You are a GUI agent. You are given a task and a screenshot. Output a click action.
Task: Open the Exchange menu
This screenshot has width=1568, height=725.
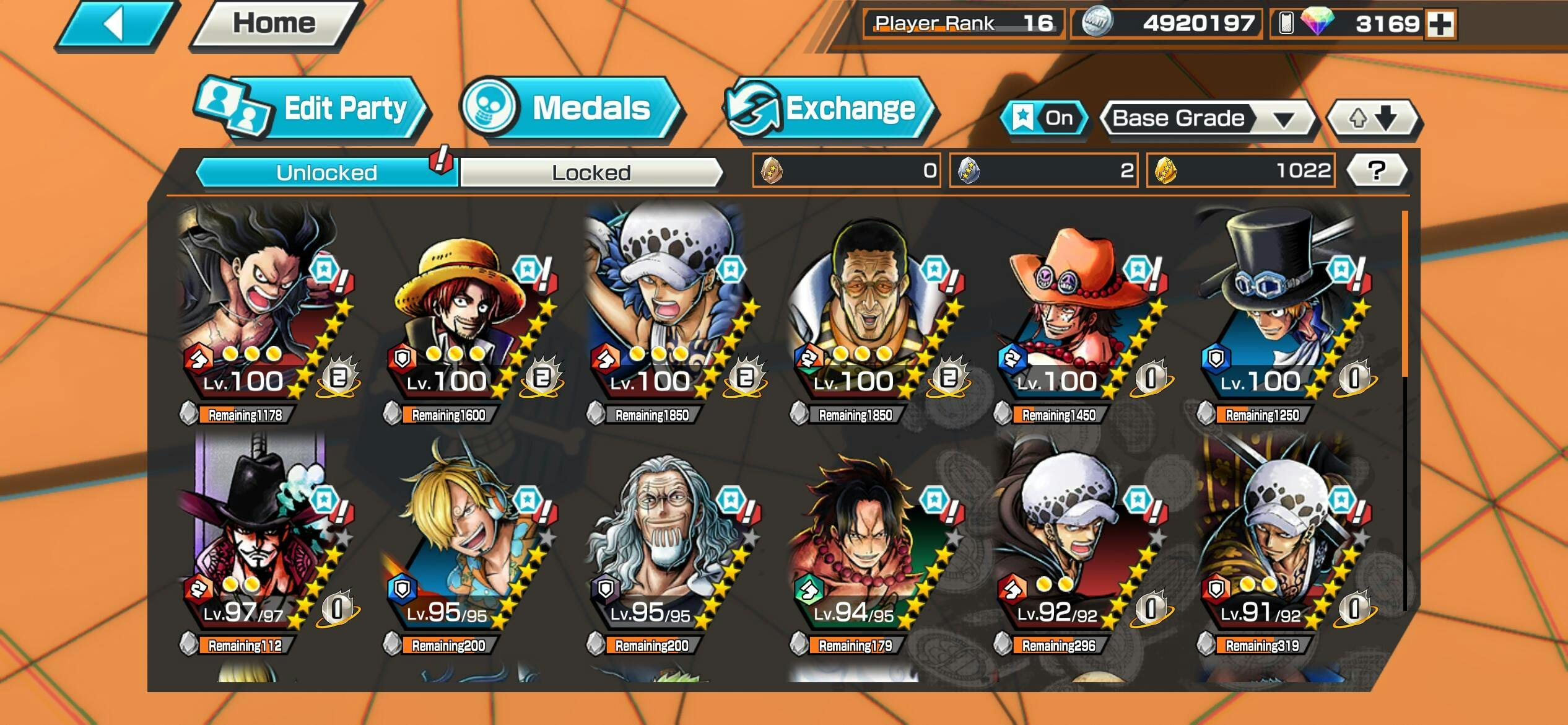830,109
